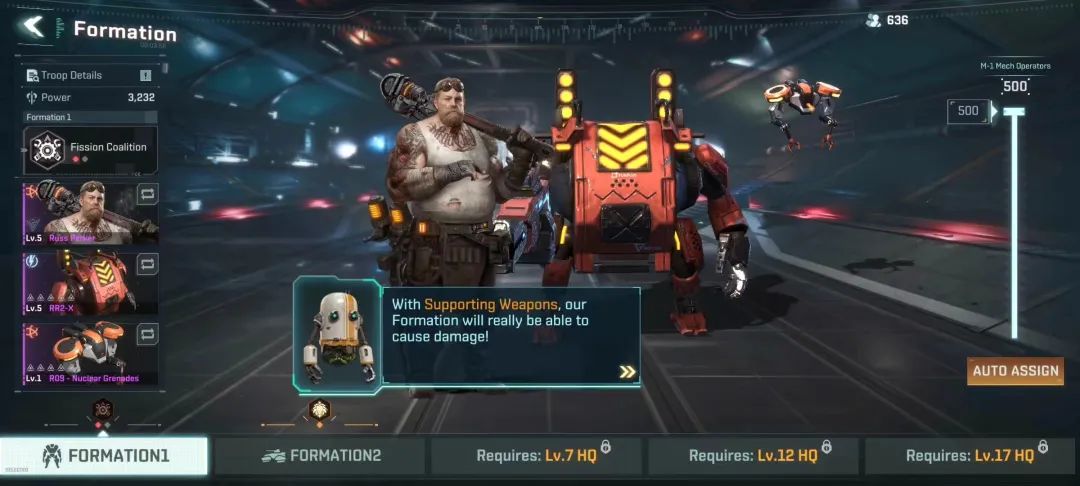Click the 500 troop count input box
This screenshot has height=486, width=1080.
[968, 111]
